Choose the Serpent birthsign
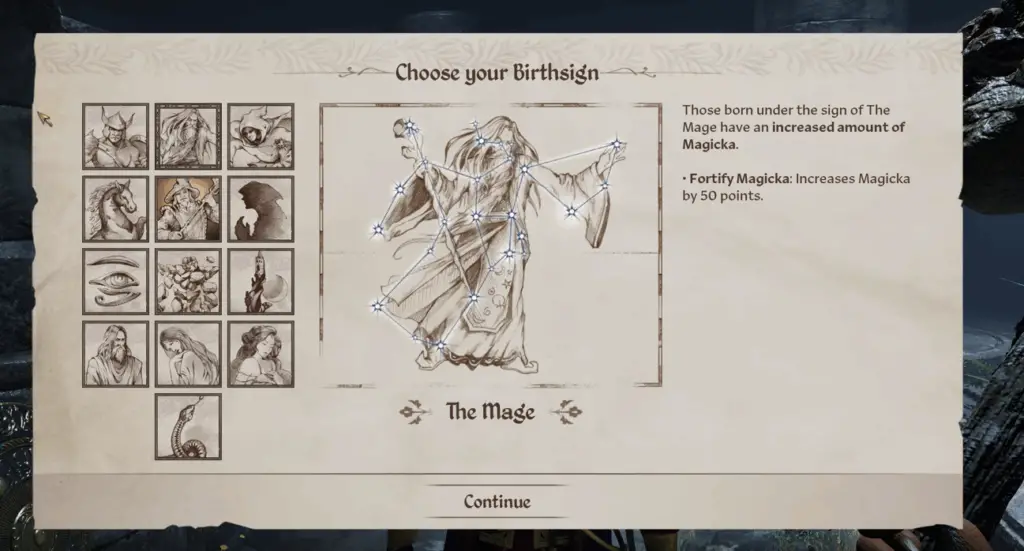 click(188, 426)
